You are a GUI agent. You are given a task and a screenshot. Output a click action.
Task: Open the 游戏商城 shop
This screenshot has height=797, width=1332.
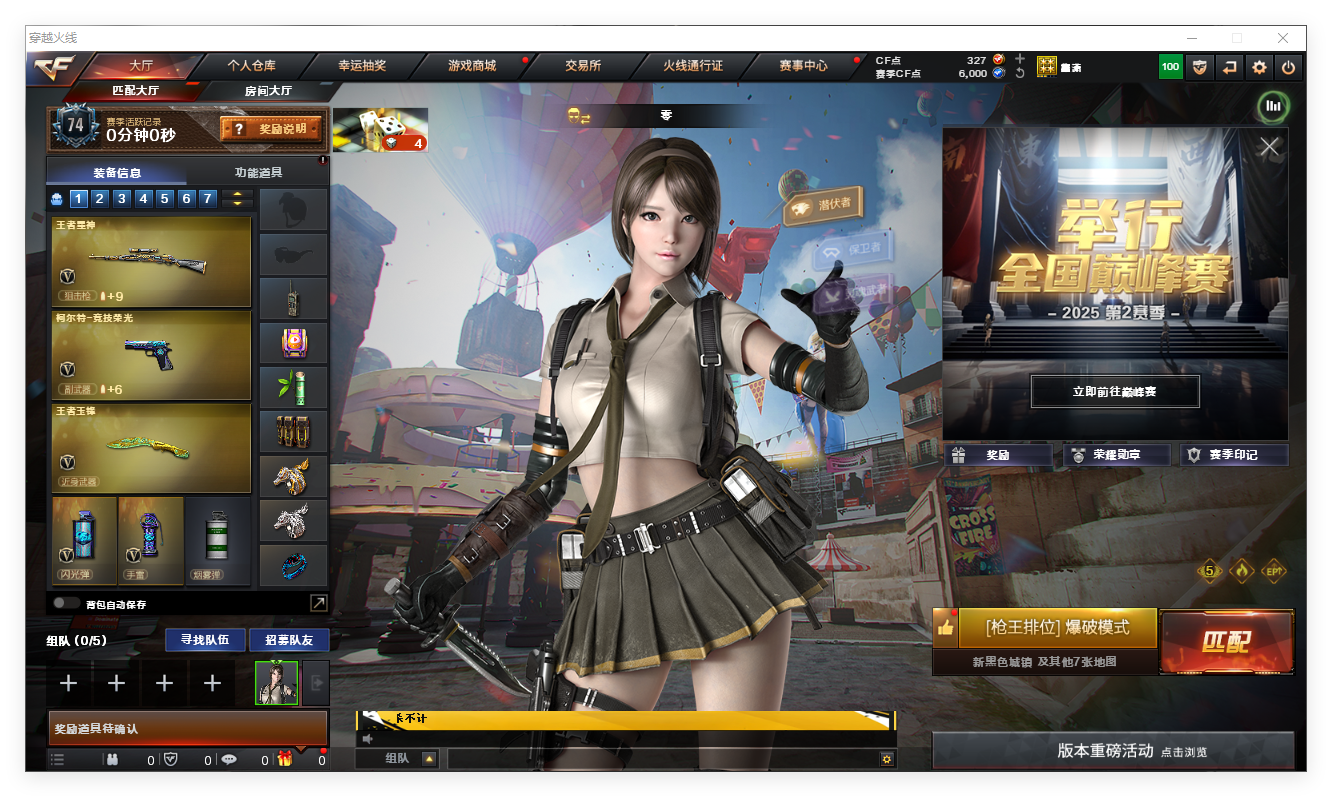click(x=471, y=66)
